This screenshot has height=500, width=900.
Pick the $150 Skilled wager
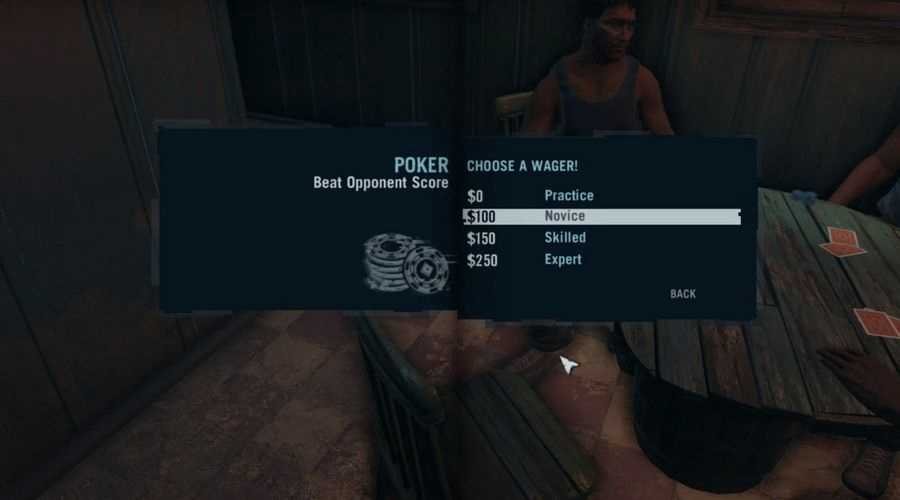click(x=565, y=238)
